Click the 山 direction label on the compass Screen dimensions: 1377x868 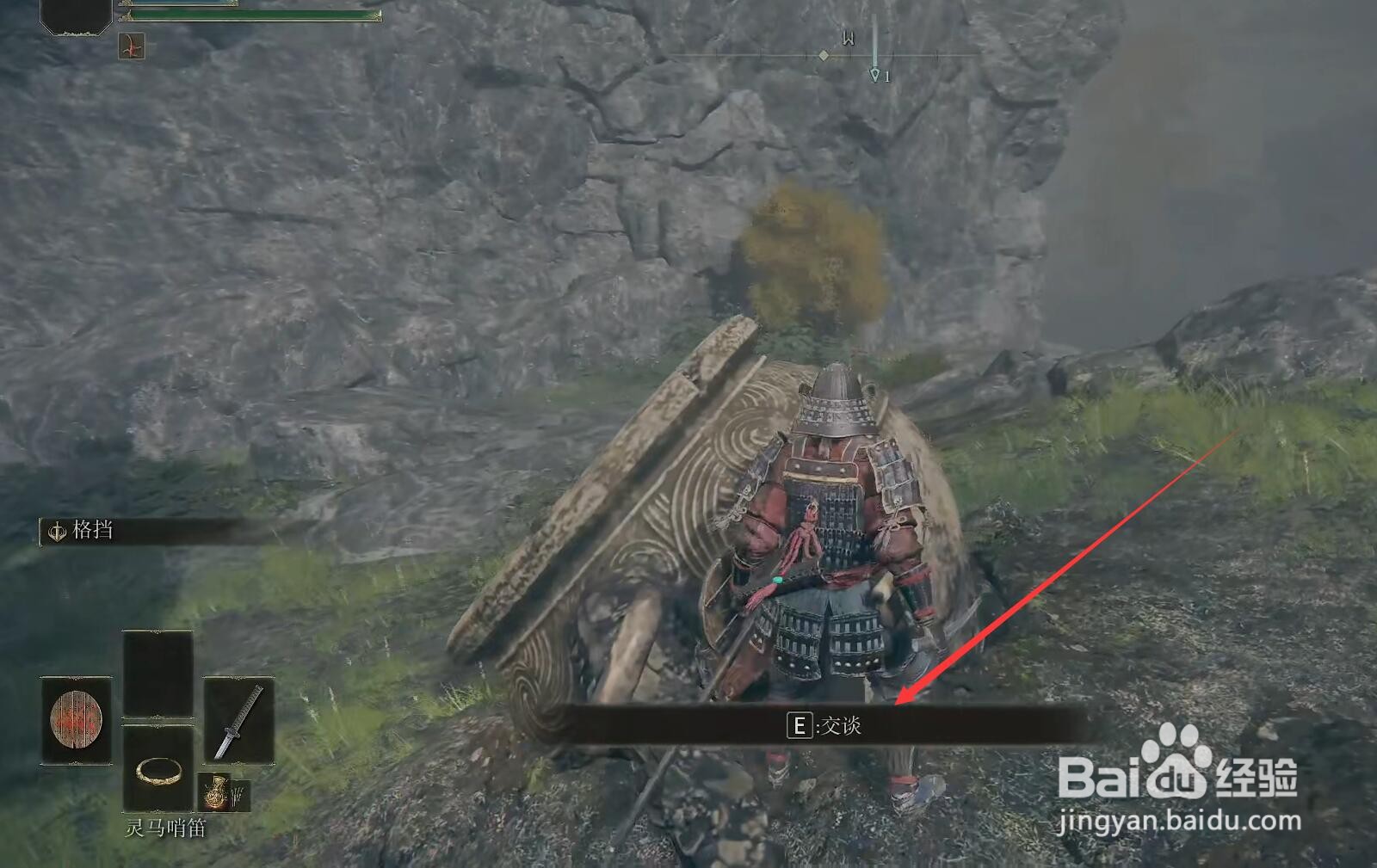[x=849, y=39]
